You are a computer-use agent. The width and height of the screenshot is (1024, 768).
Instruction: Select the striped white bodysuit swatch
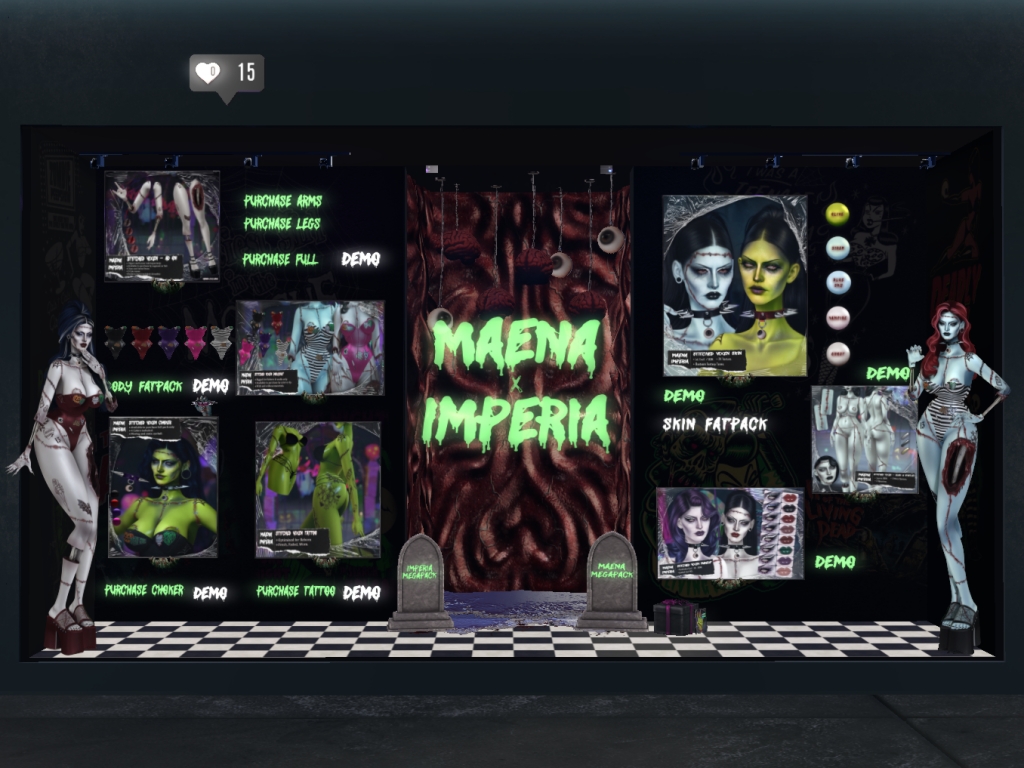221,340
